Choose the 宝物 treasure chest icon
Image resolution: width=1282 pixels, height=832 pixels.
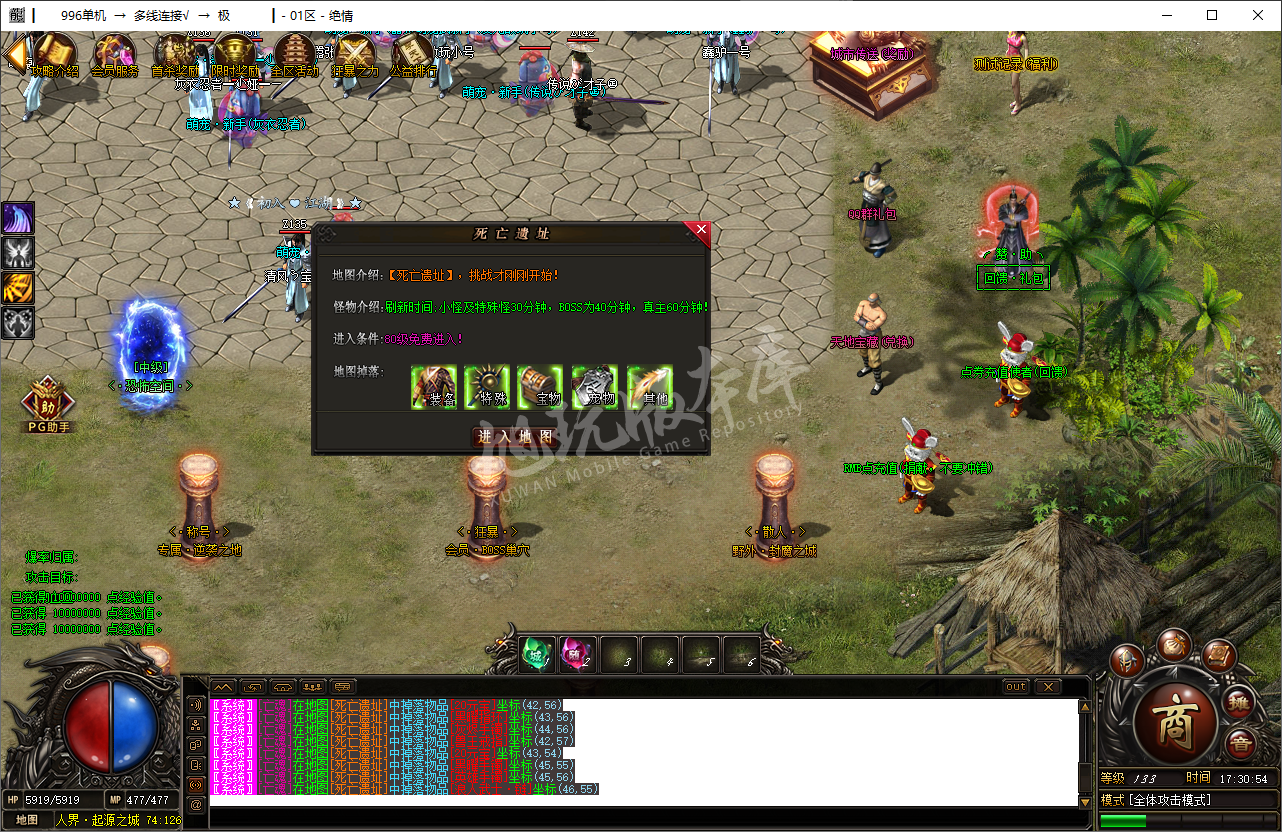542,387
